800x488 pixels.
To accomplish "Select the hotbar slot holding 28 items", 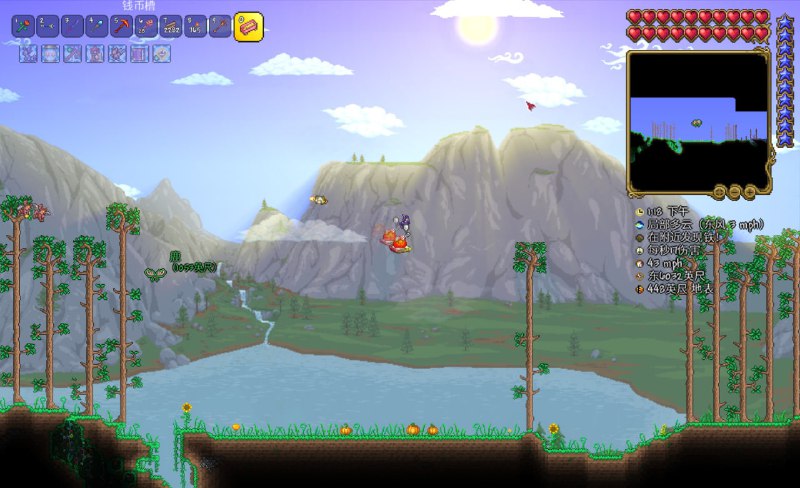I will pyautogui.click(x=145, y=27).
